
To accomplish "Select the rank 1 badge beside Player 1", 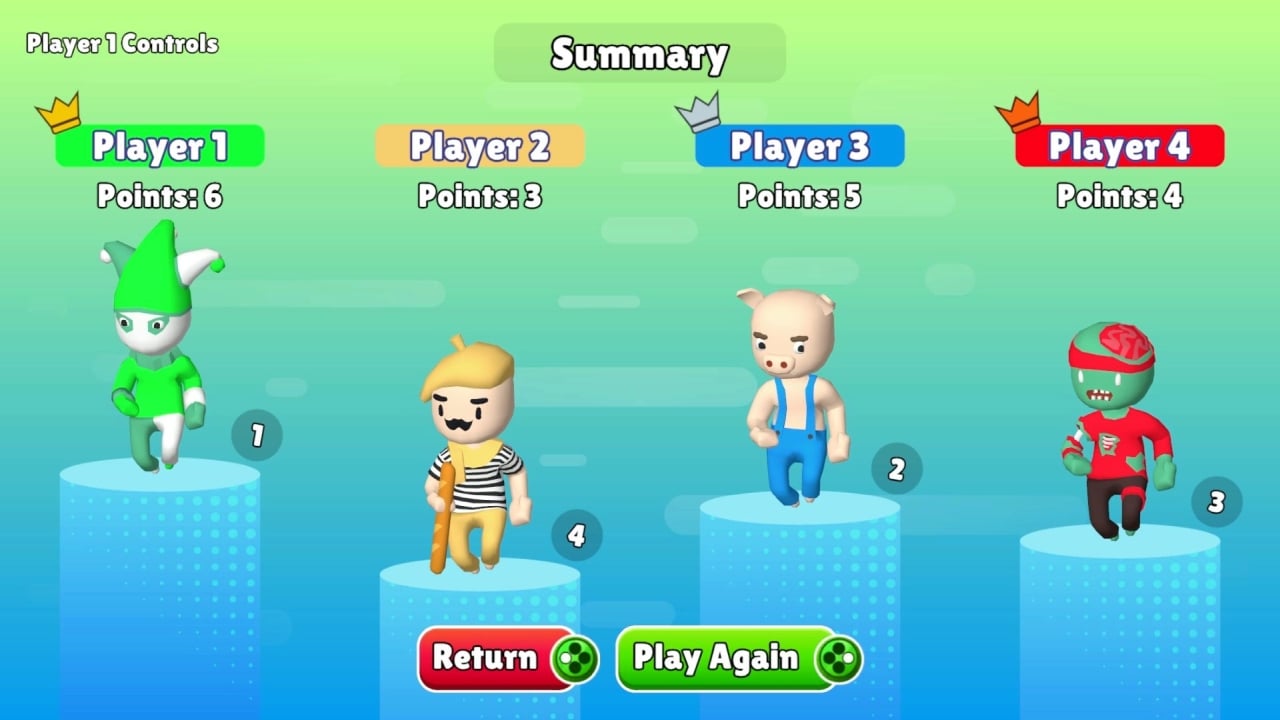I will (257, 434).
